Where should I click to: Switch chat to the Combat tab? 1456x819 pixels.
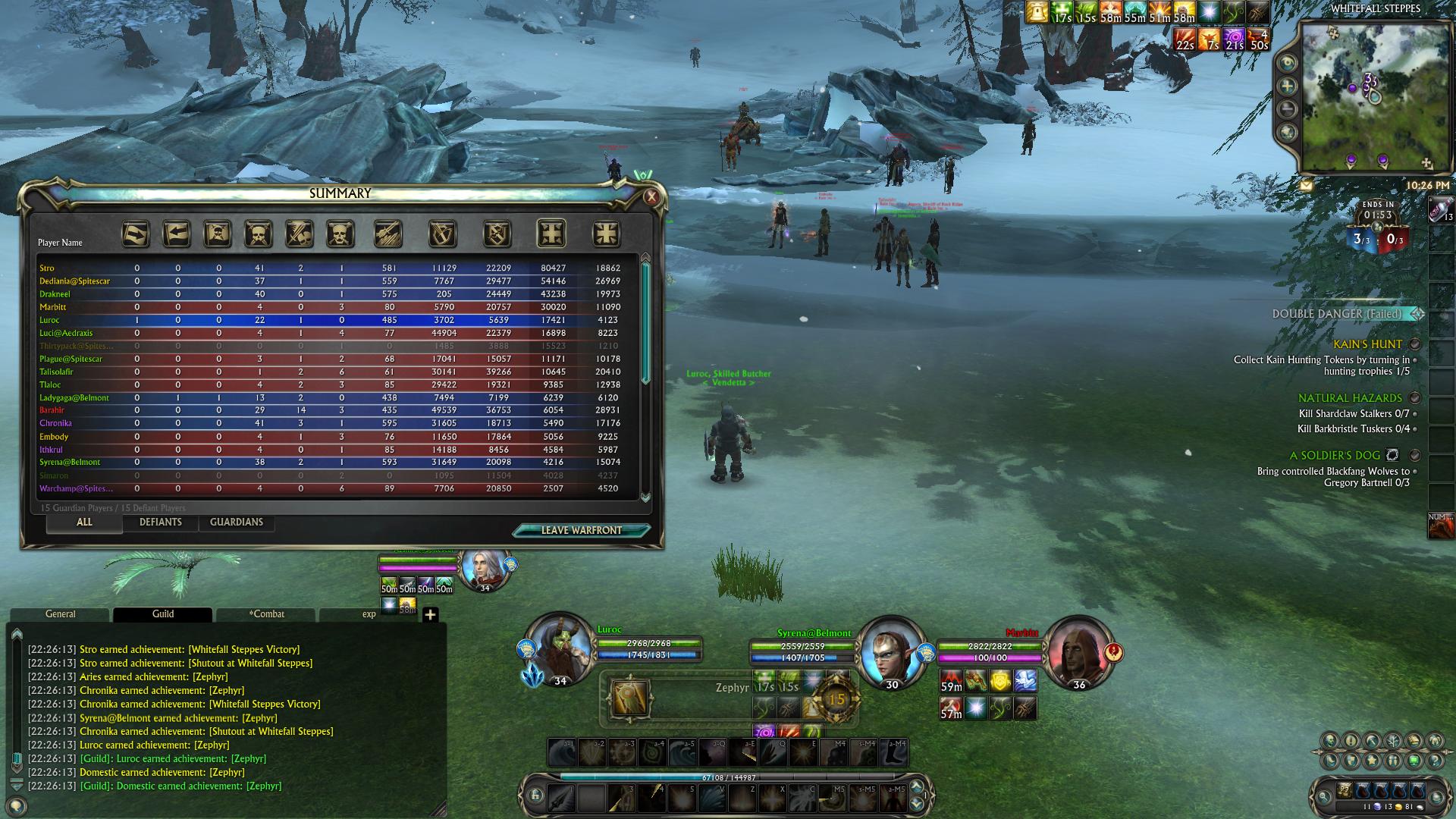(266, 614)
